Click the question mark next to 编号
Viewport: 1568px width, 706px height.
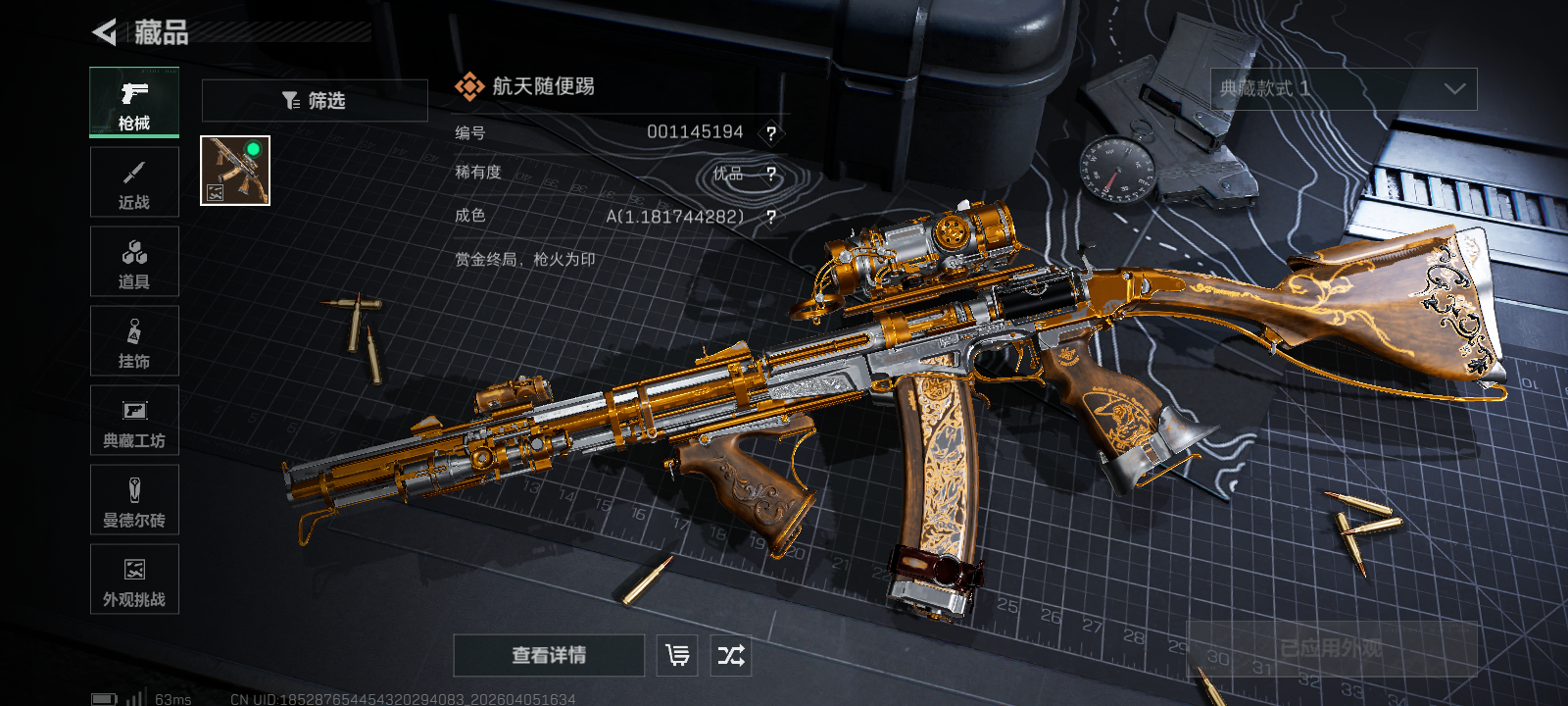771,133
